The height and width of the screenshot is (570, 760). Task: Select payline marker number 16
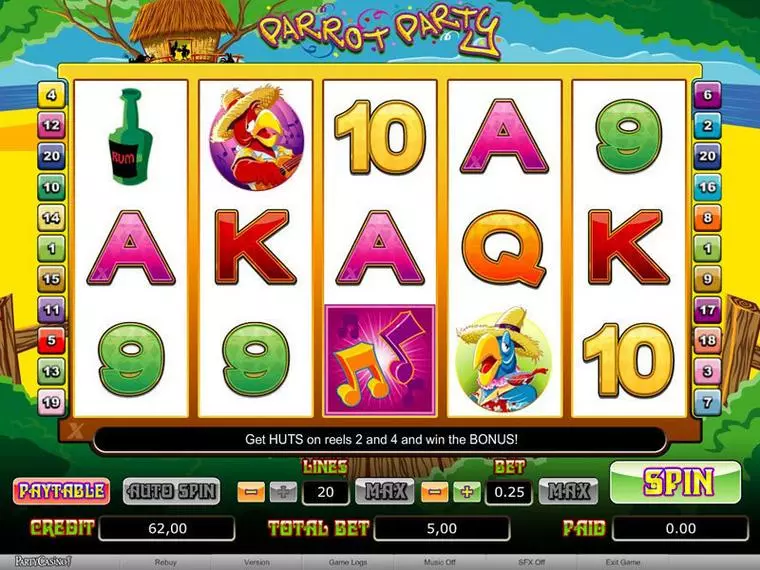coord(707,187)
